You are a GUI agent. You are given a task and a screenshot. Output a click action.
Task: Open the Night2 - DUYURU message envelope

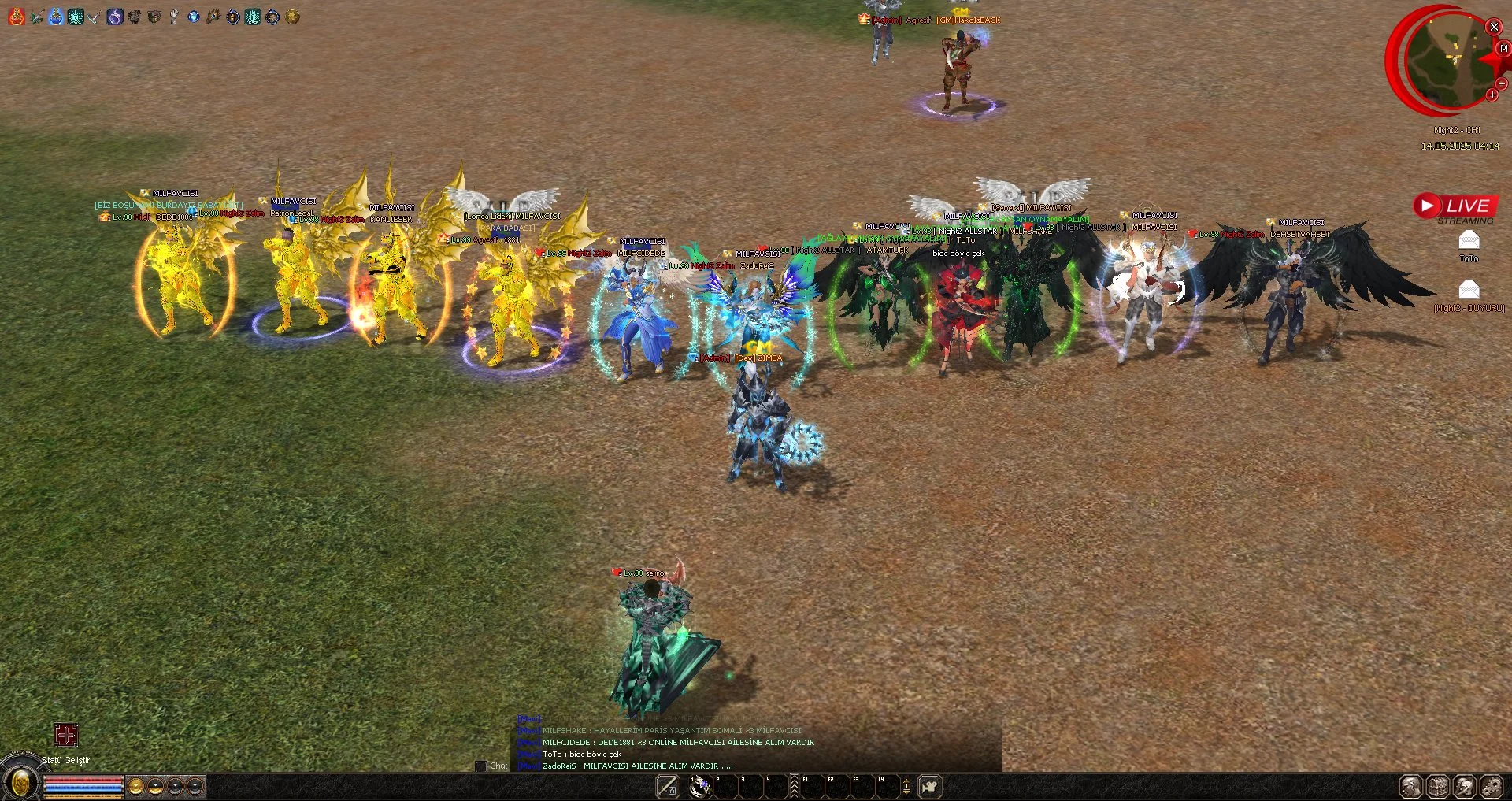(x=1469, y=289)
